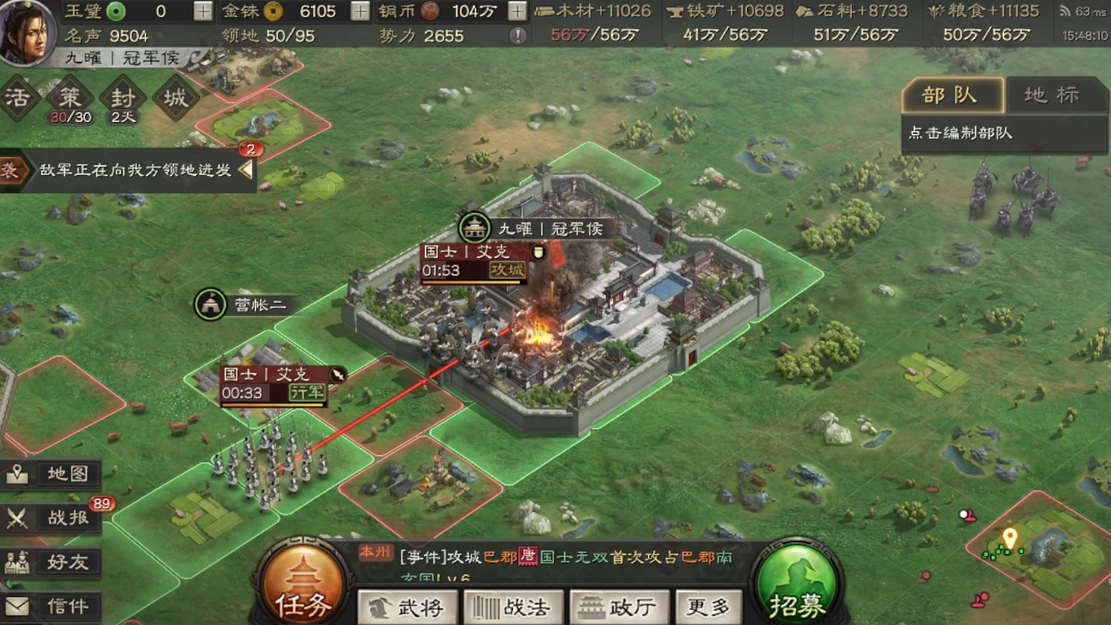1111x625 pixels.
Task: Open the 地图 map button
Action: coord(50,473)
